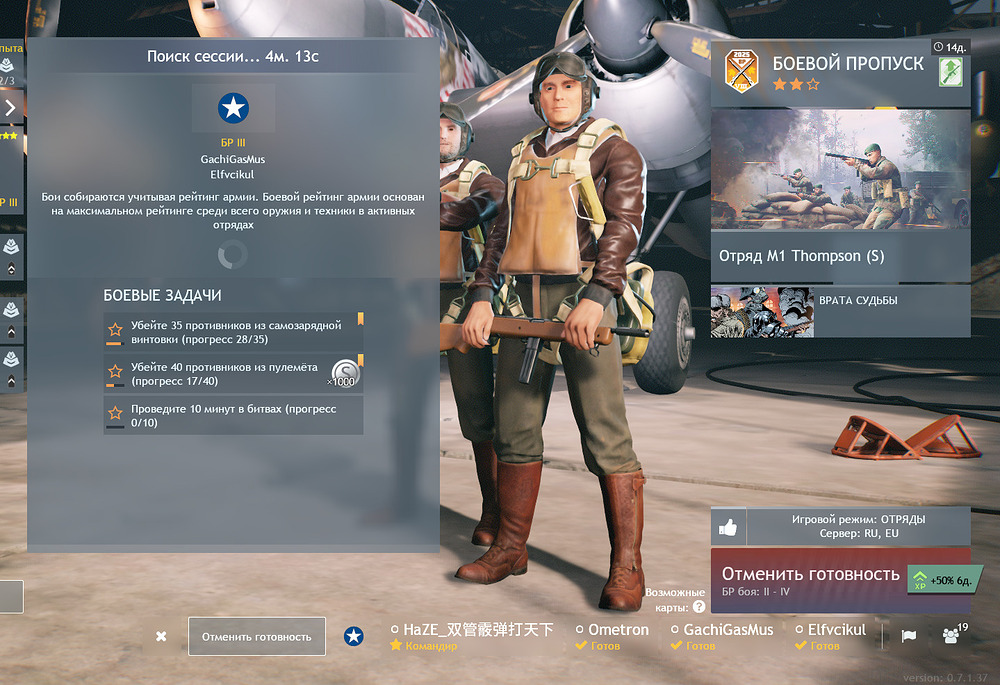The height and width of the screenshot is (685, 1000).
Task: Click the XP +50% booster badge
Action: pyautogui.click(x=939, y=580)
